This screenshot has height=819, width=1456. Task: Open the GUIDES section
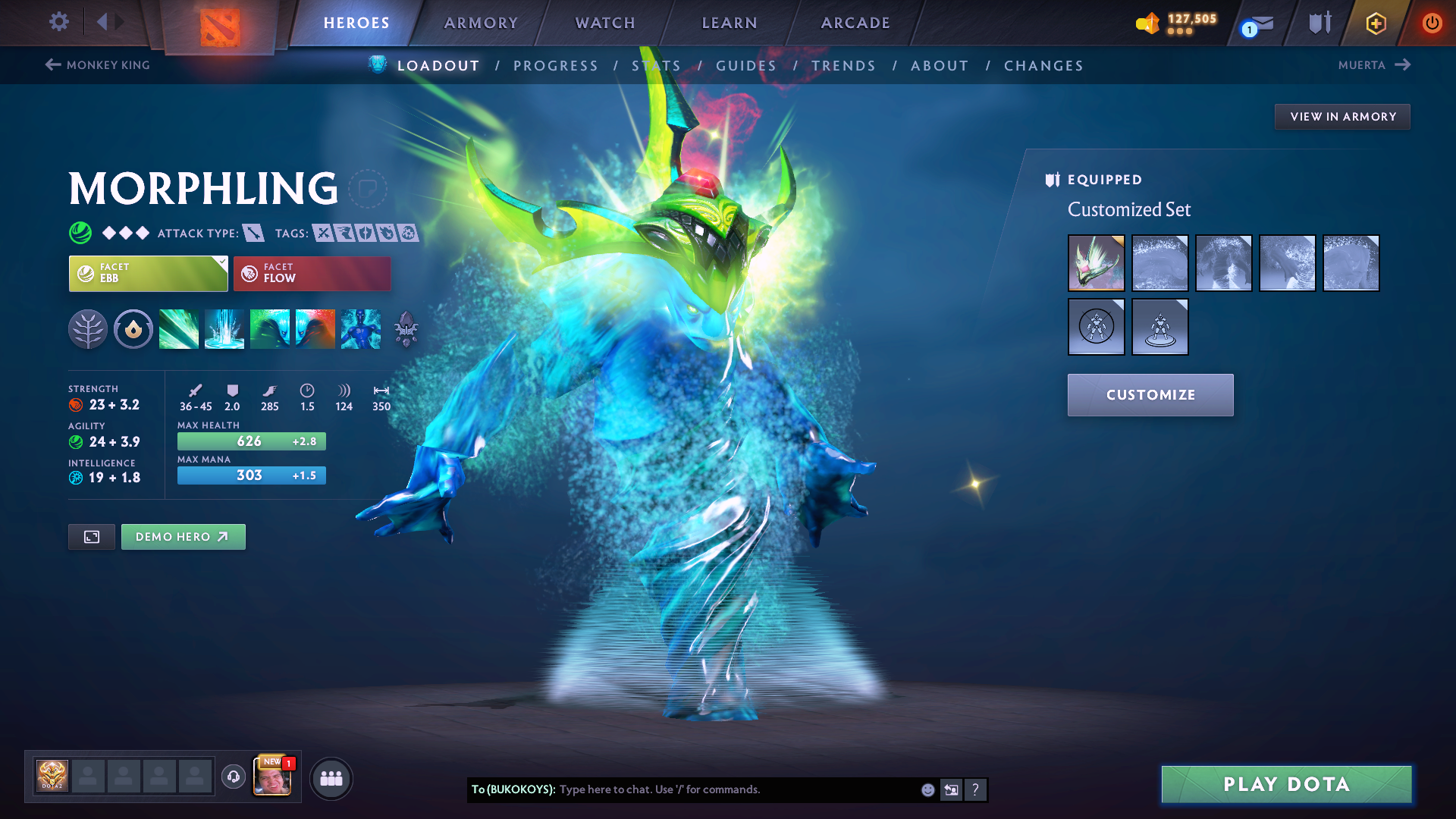coord(746,65)
